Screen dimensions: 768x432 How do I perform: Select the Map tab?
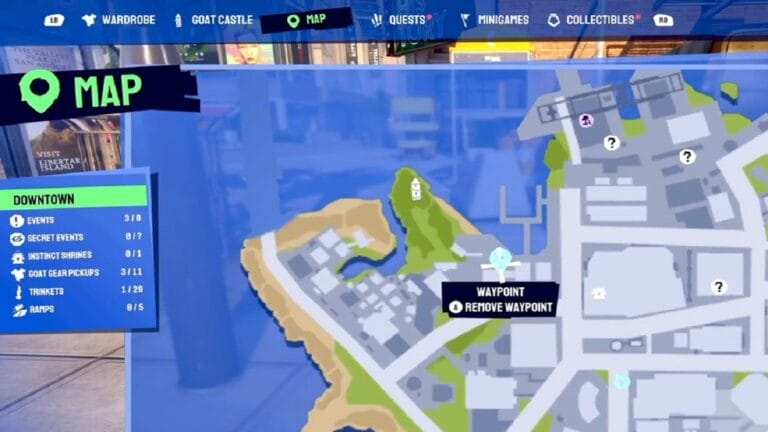[305, 19]
